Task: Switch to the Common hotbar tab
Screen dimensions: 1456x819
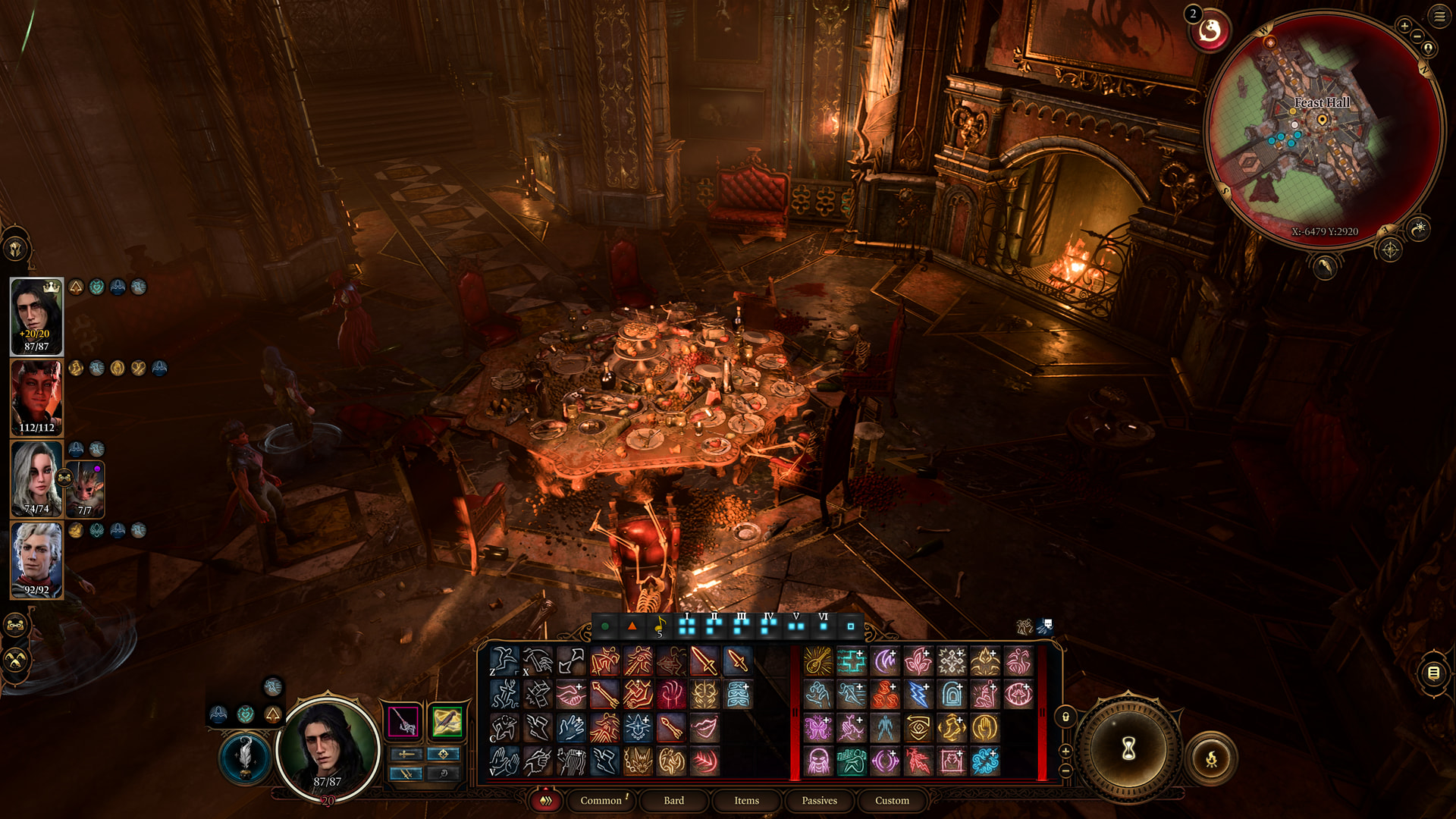Action: (601, 801)
